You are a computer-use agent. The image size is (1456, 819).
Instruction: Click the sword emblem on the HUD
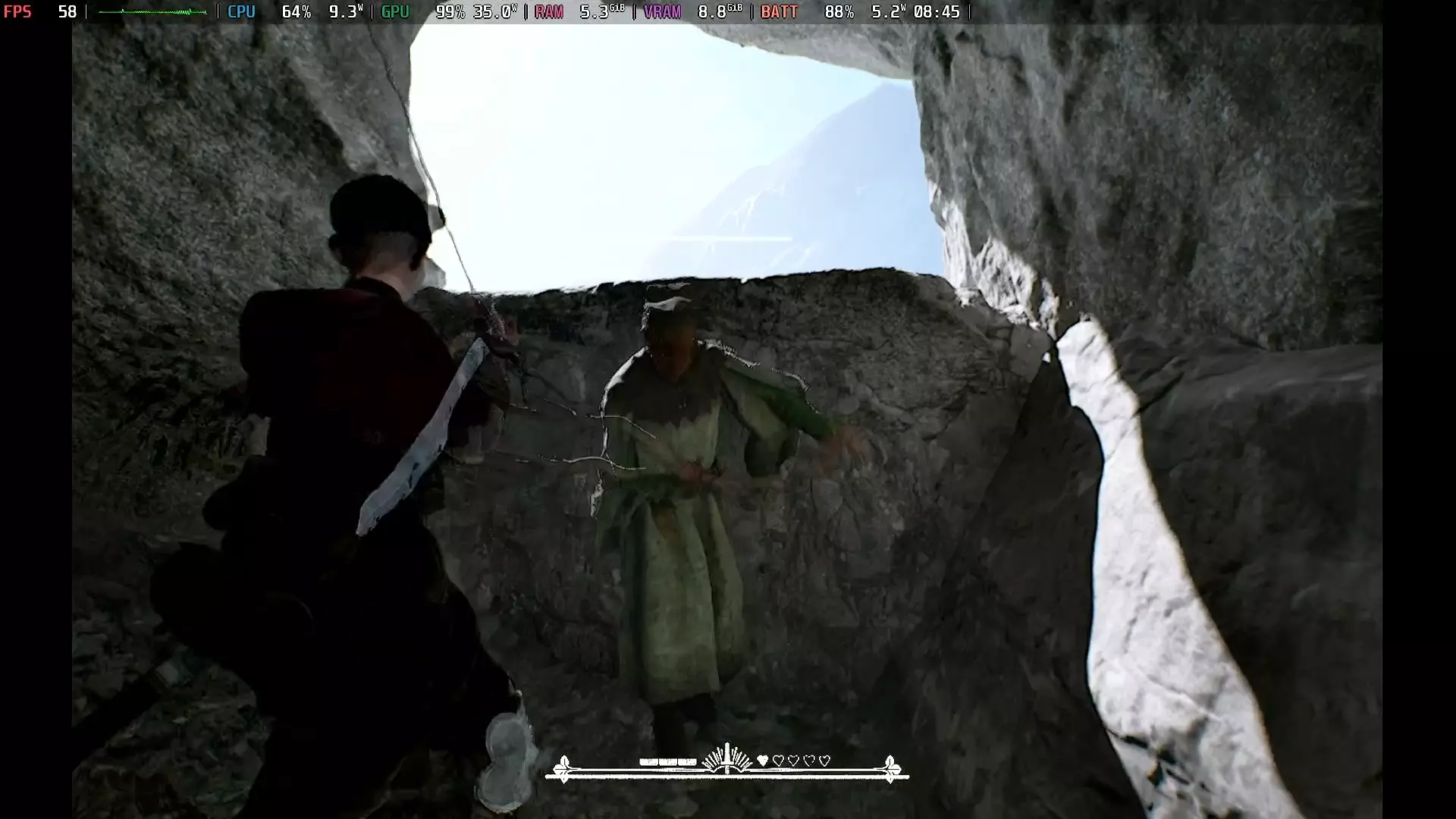click(727, 758)
